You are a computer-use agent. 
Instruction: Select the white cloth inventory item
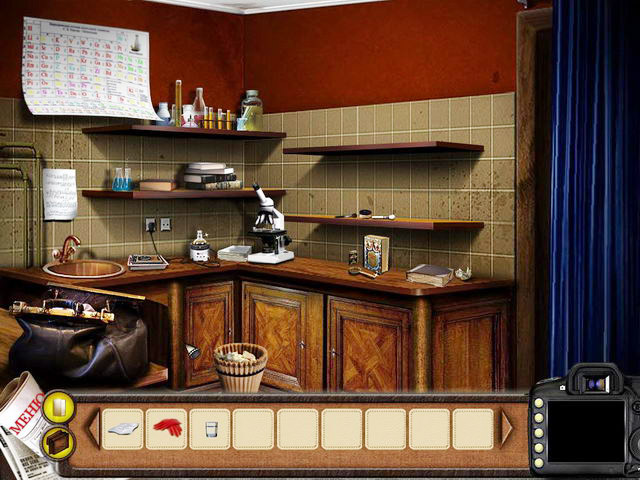[x=122, y=429]
